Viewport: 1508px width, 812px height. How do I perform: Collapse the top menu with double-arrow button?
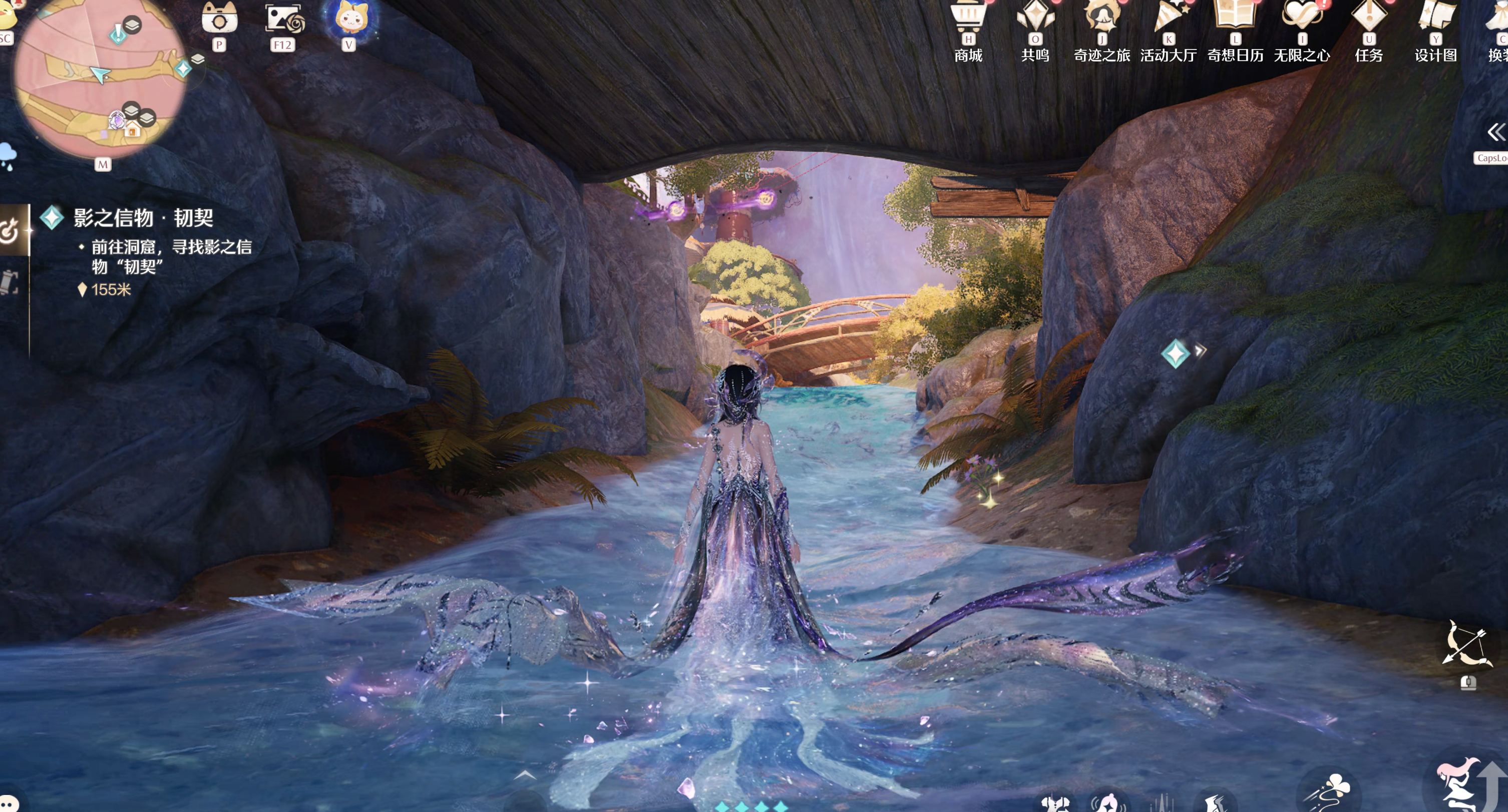tap(1495, 132)
